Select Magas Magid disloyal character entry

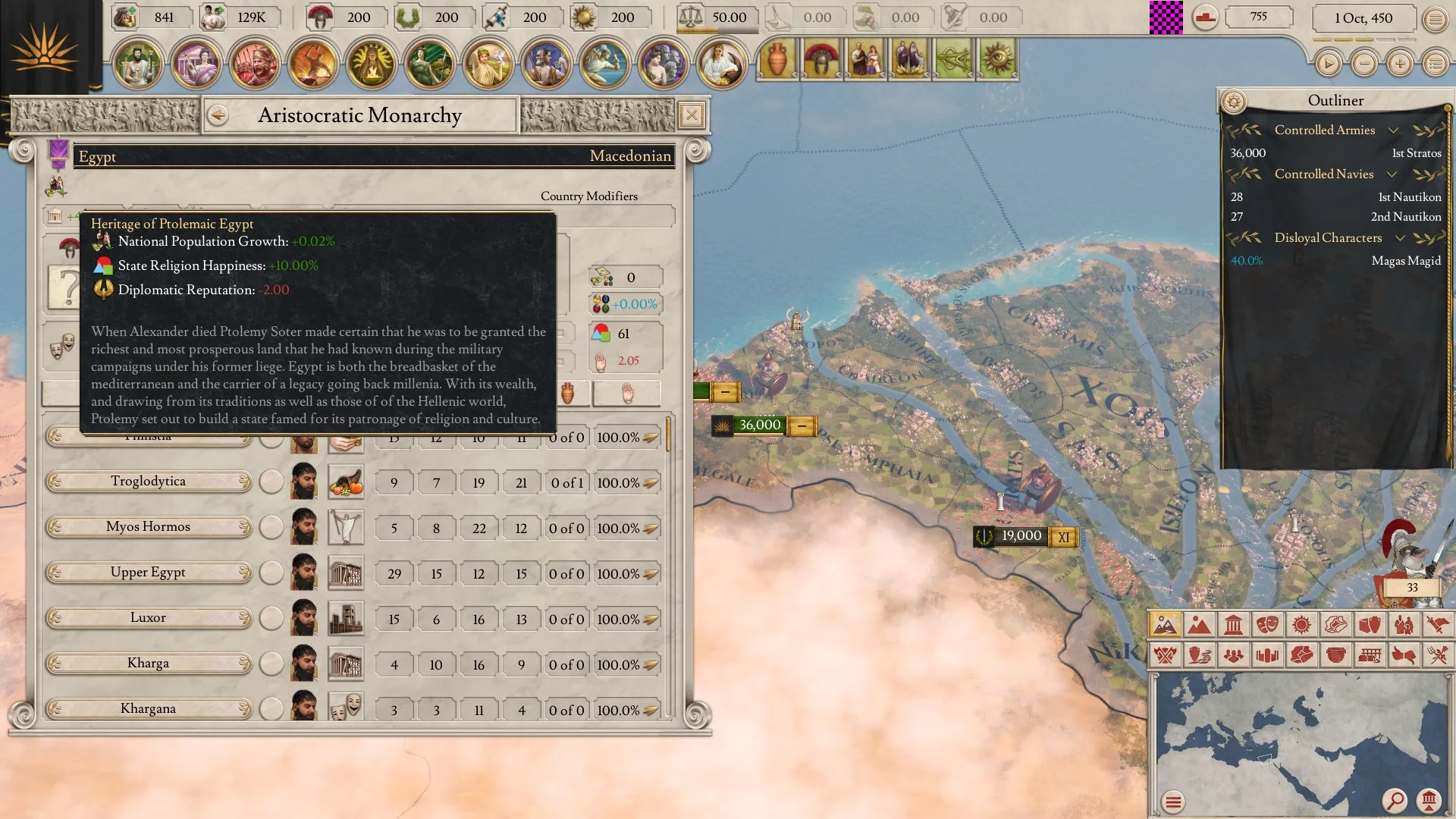click(x=1335, y=261)
